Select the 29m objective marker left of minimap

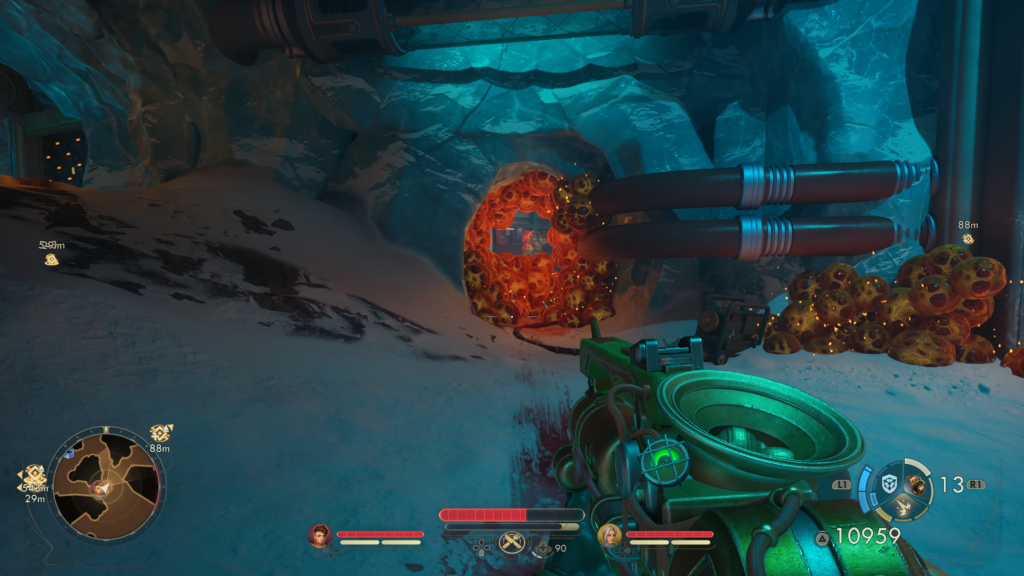(x=35, y=477)
